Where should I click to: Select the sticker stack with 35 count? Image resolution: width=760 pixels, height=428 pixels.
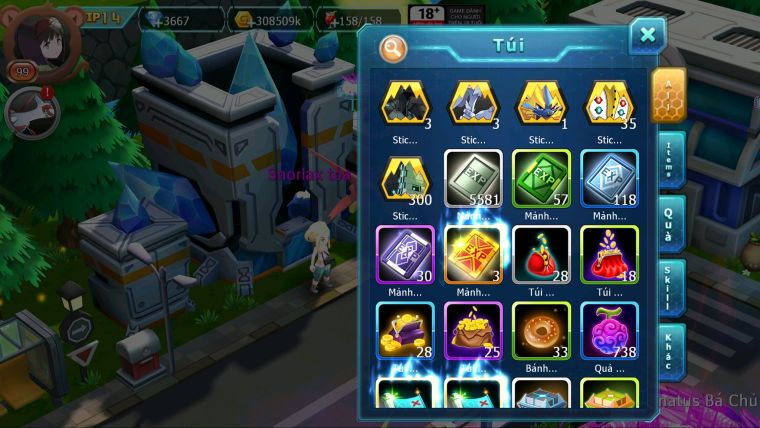[x=609, y=103]
